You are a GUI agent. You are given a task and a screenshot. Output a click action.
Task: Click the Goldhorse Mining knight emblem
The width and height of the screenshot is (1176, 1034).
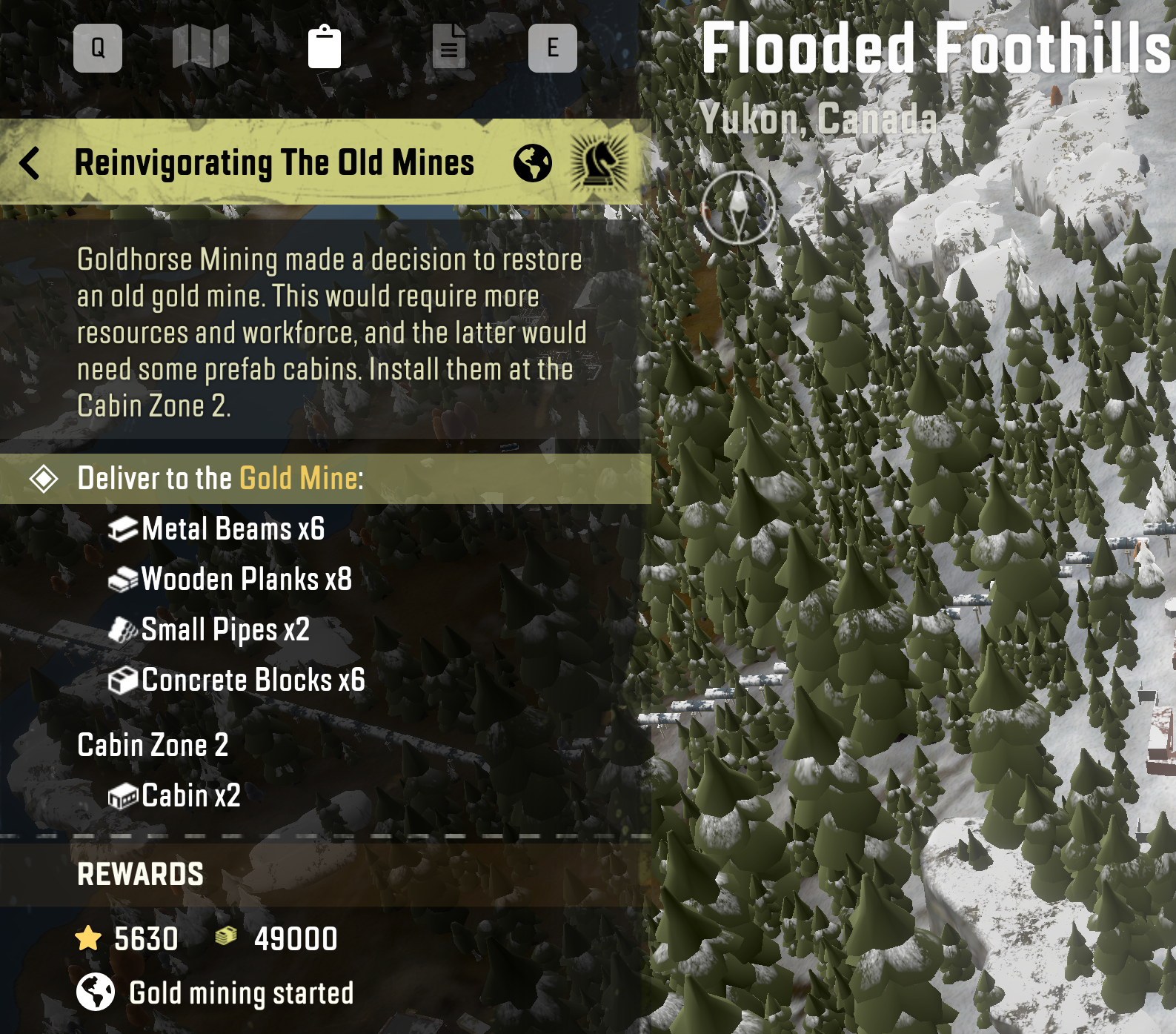click(599, 163)
